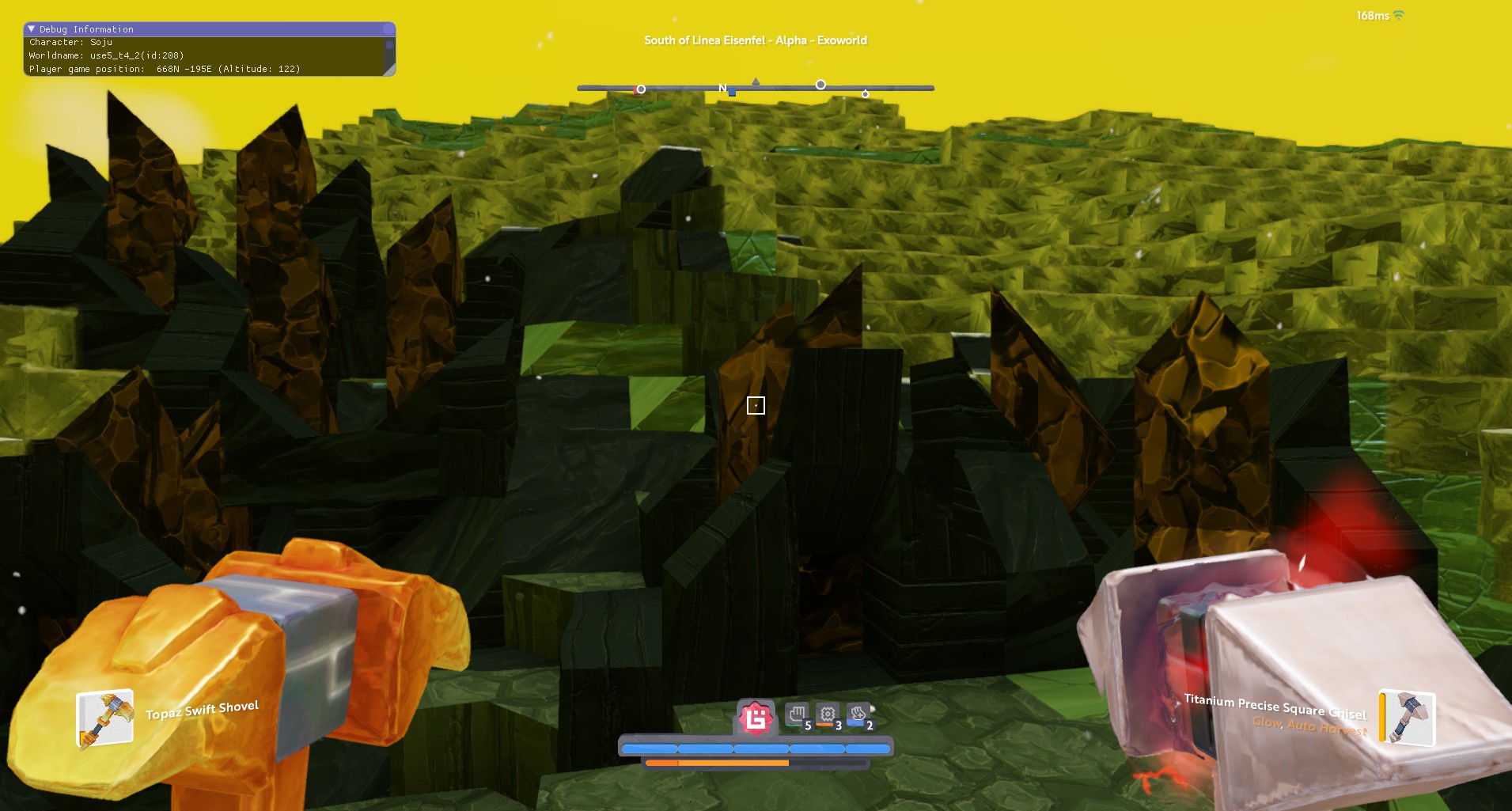Click the blue square compass marker
1512x811 pixels.
point(732,93)
